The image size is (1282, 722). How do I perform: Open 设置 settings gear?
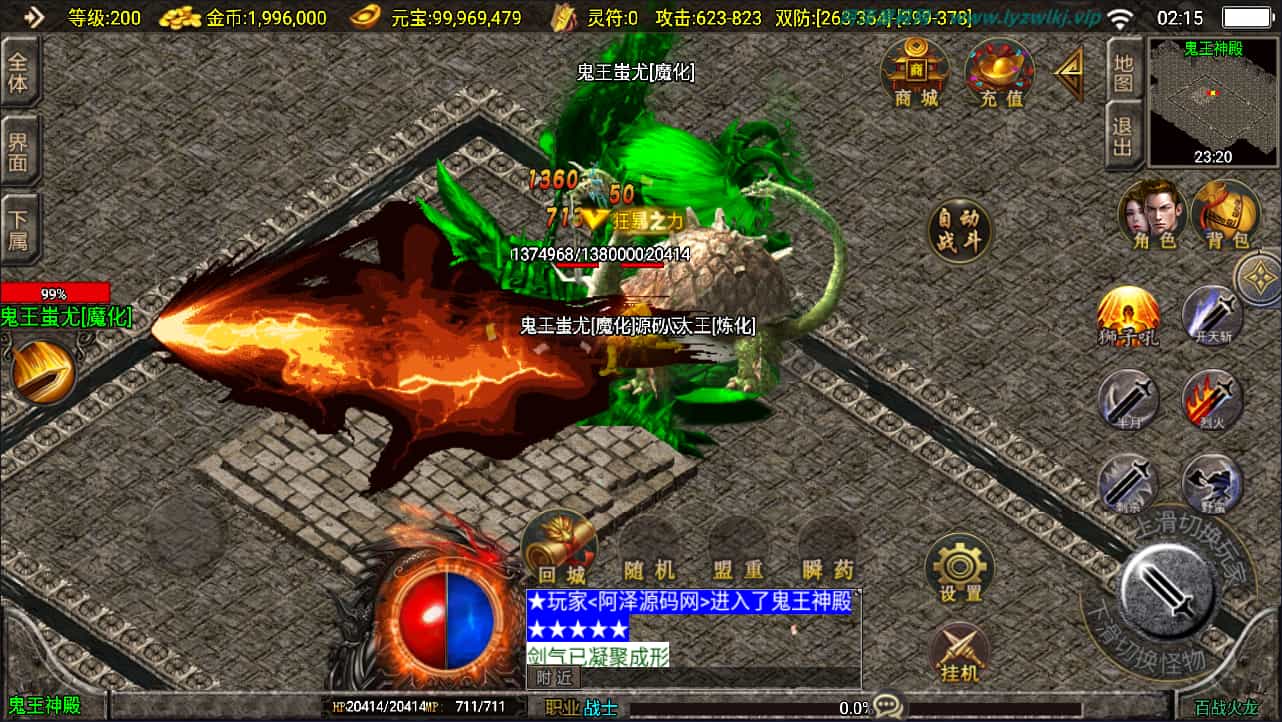pos(960,568)
